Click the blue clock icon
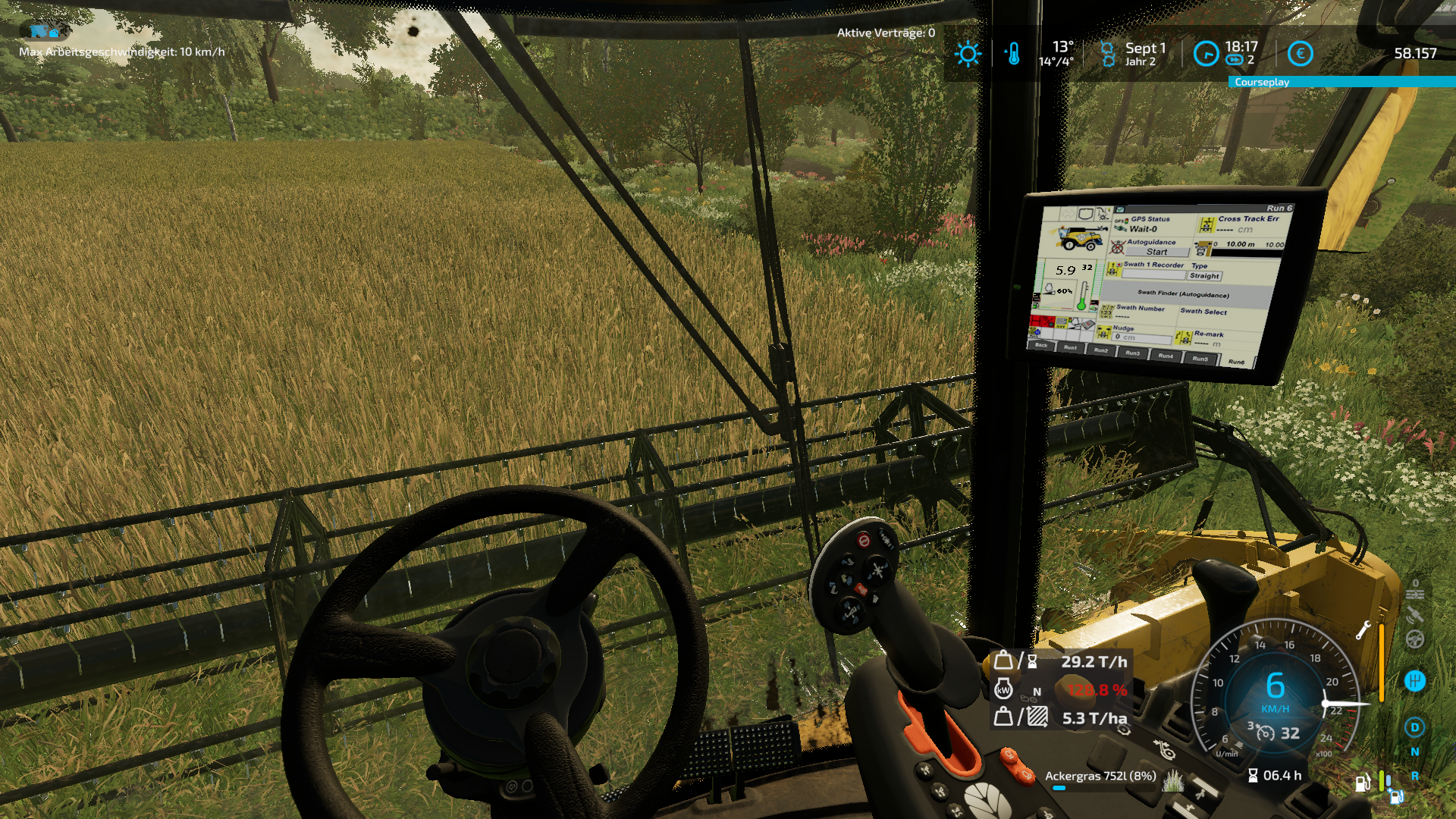 [x=1206, y=54]
